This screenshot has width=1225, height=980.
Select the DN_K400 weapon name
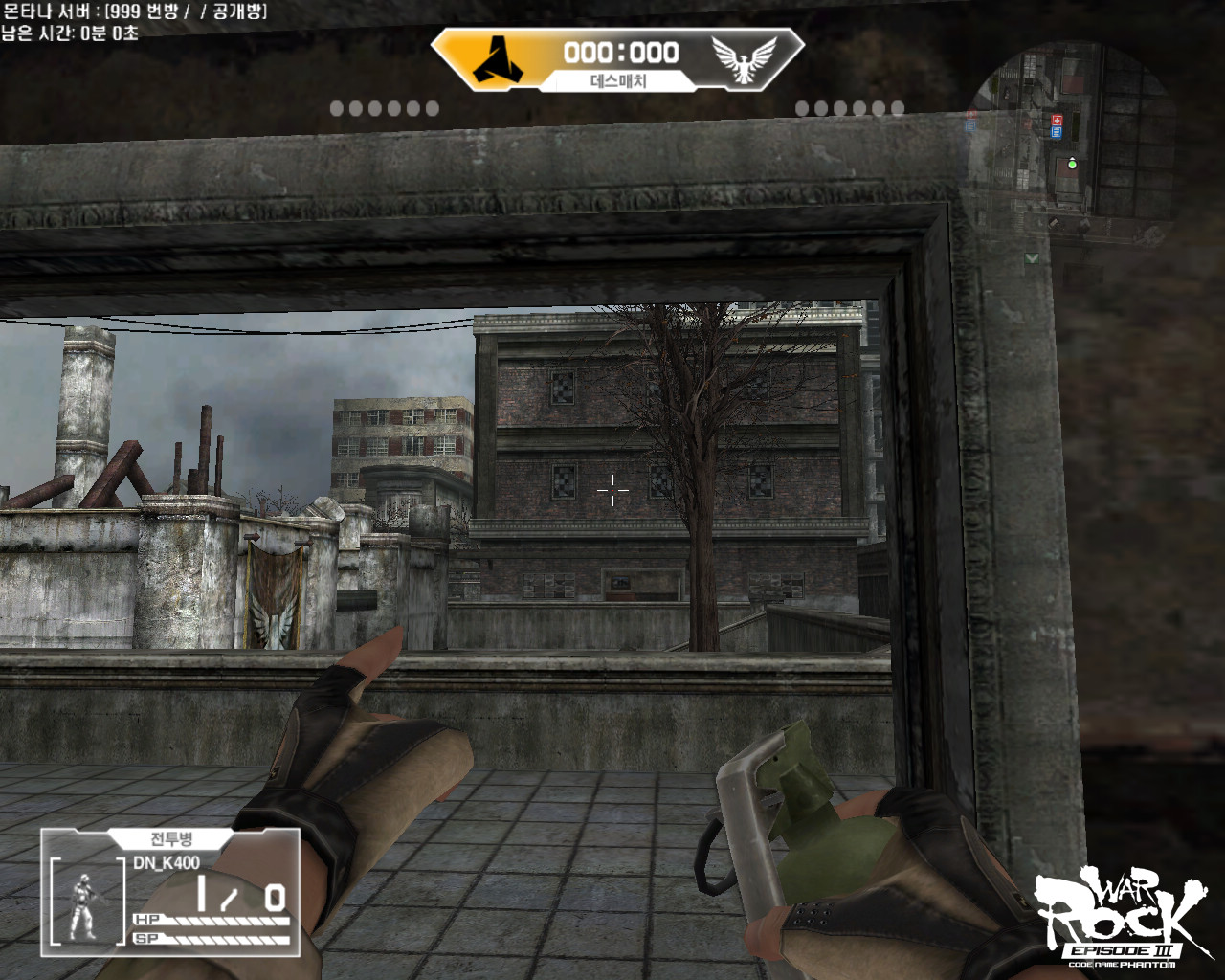click(167, 863)
